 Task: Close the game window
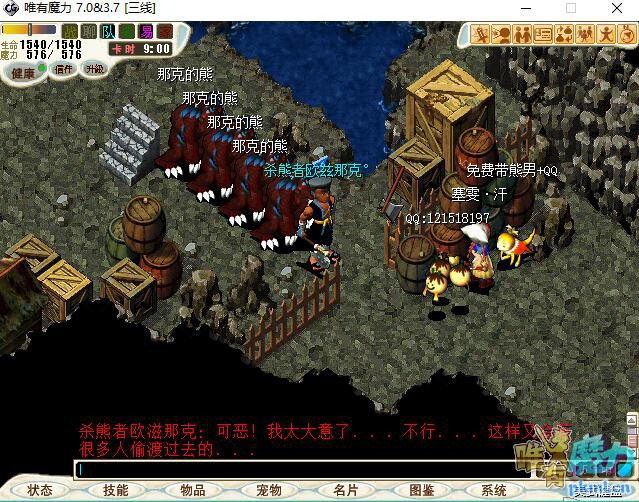click(615, 8)
